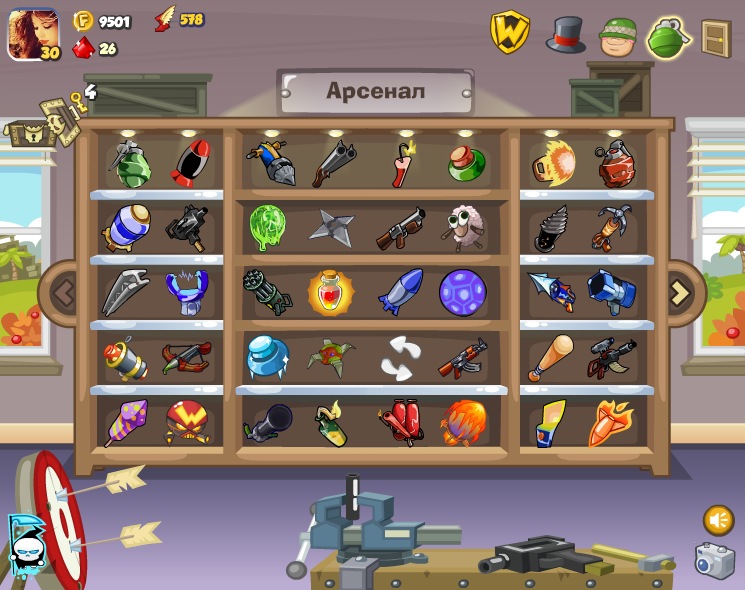Pick the purple armored ball weapon
The image size is (745, 590).
462,291
